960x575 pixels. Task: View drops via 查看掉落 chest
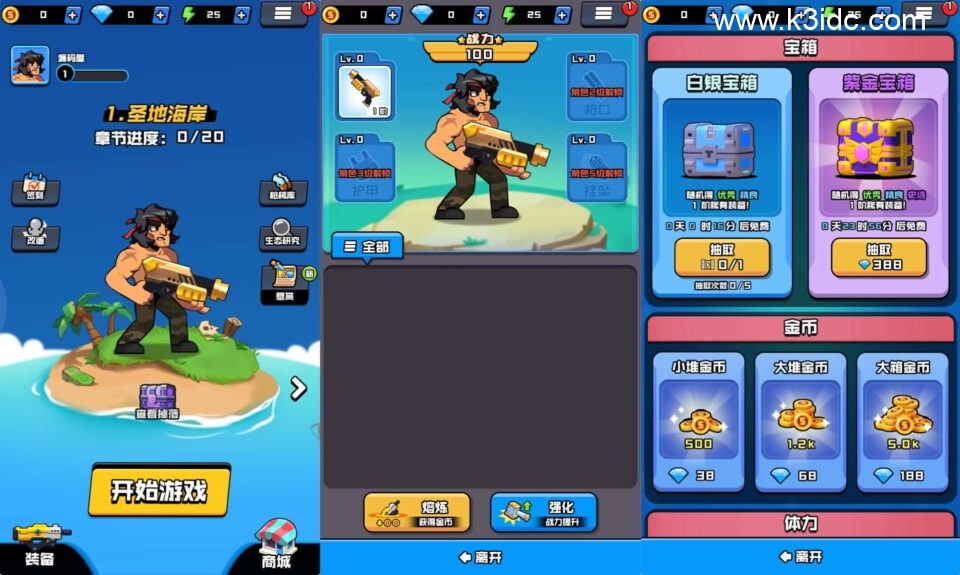click(158, 402)
